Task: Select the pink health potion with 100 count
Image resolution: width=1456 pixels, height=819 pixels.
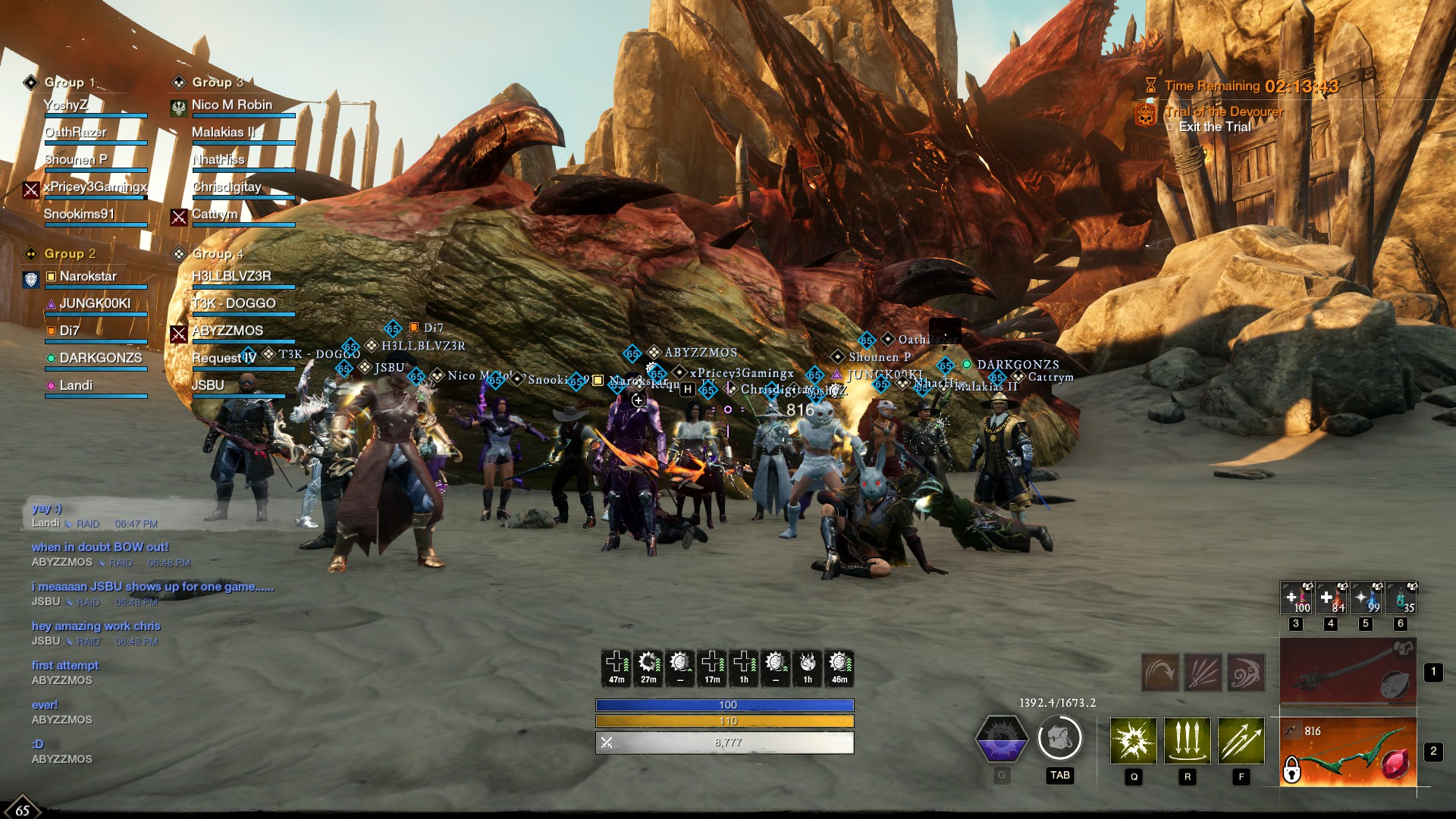Action: (1296, 598)
